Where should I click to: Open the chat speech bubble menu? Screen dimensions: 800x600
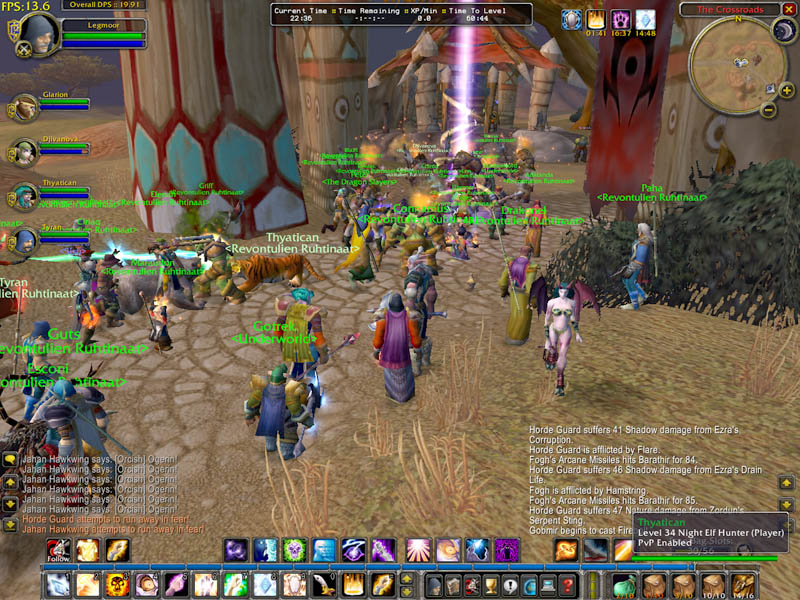tap(9, 459)
